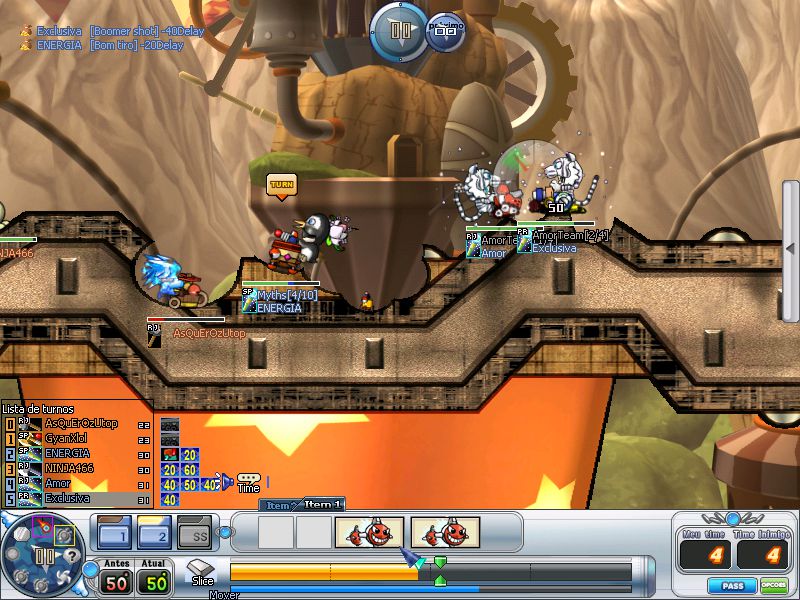This screenshot has height=600, width=800.
Task: Choose the SS special shot
Action: click(194, 533)
